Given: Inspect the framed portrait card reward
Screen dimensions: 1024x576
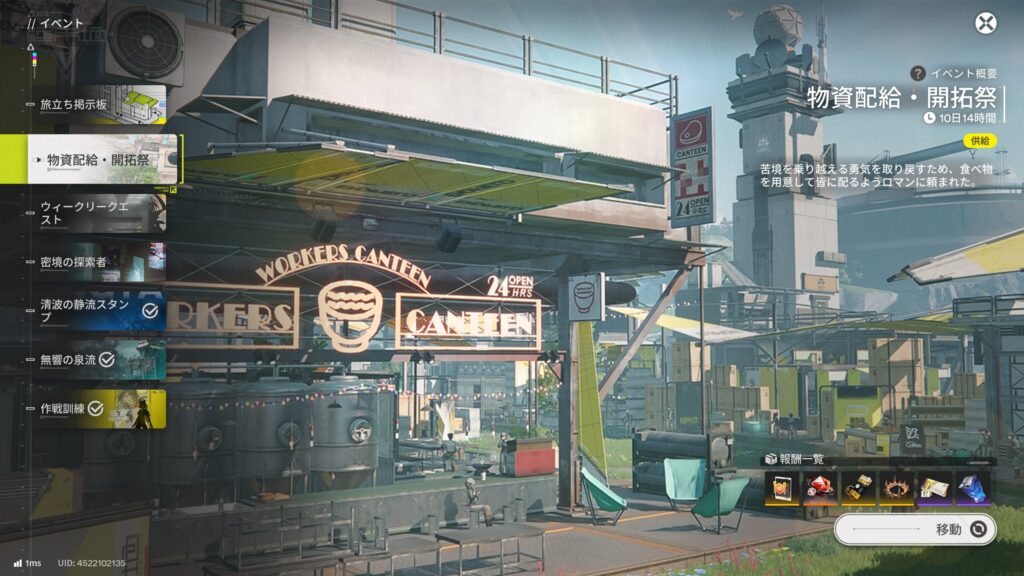Looking at the screenshot, I should pos(782,487).
